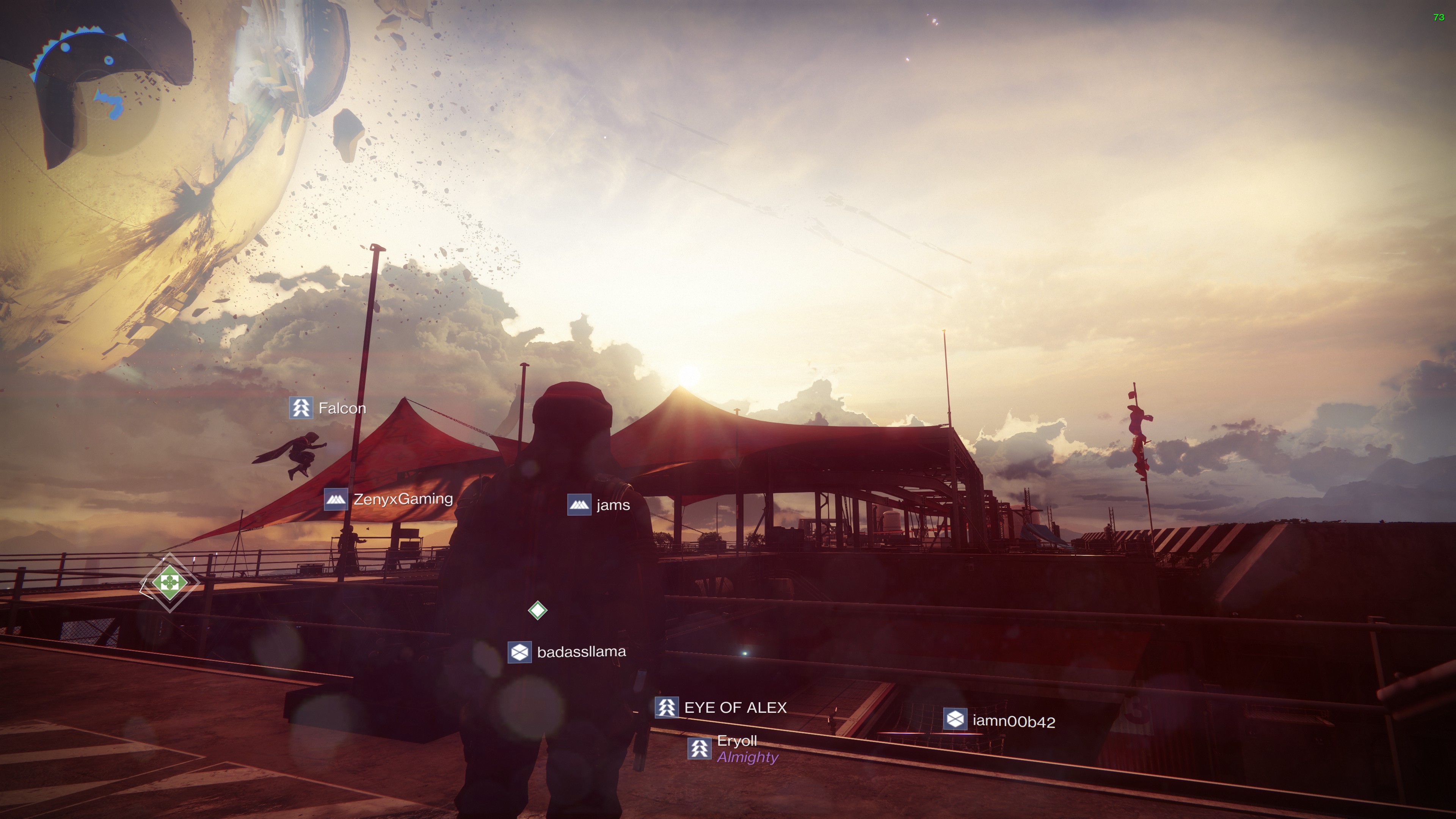Screen dimensions: 1456x819
Task: Click the small white-green diamond marker
Action: [538, 610]
